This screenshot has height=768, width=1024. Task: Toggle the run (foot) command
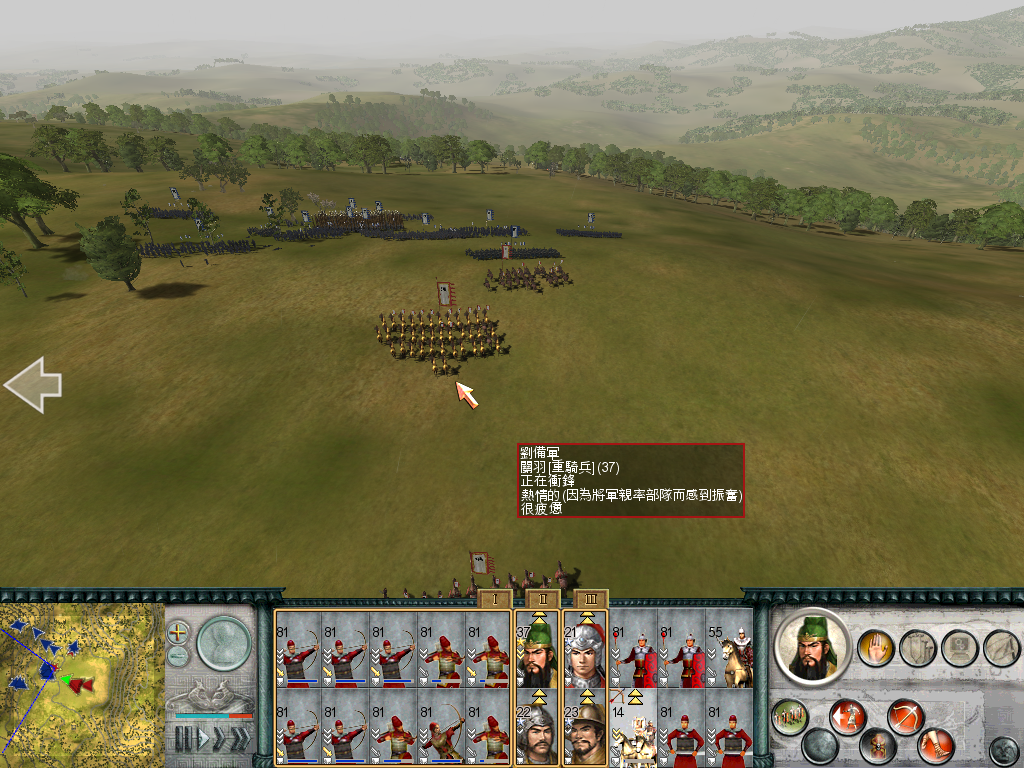(936, 745)
